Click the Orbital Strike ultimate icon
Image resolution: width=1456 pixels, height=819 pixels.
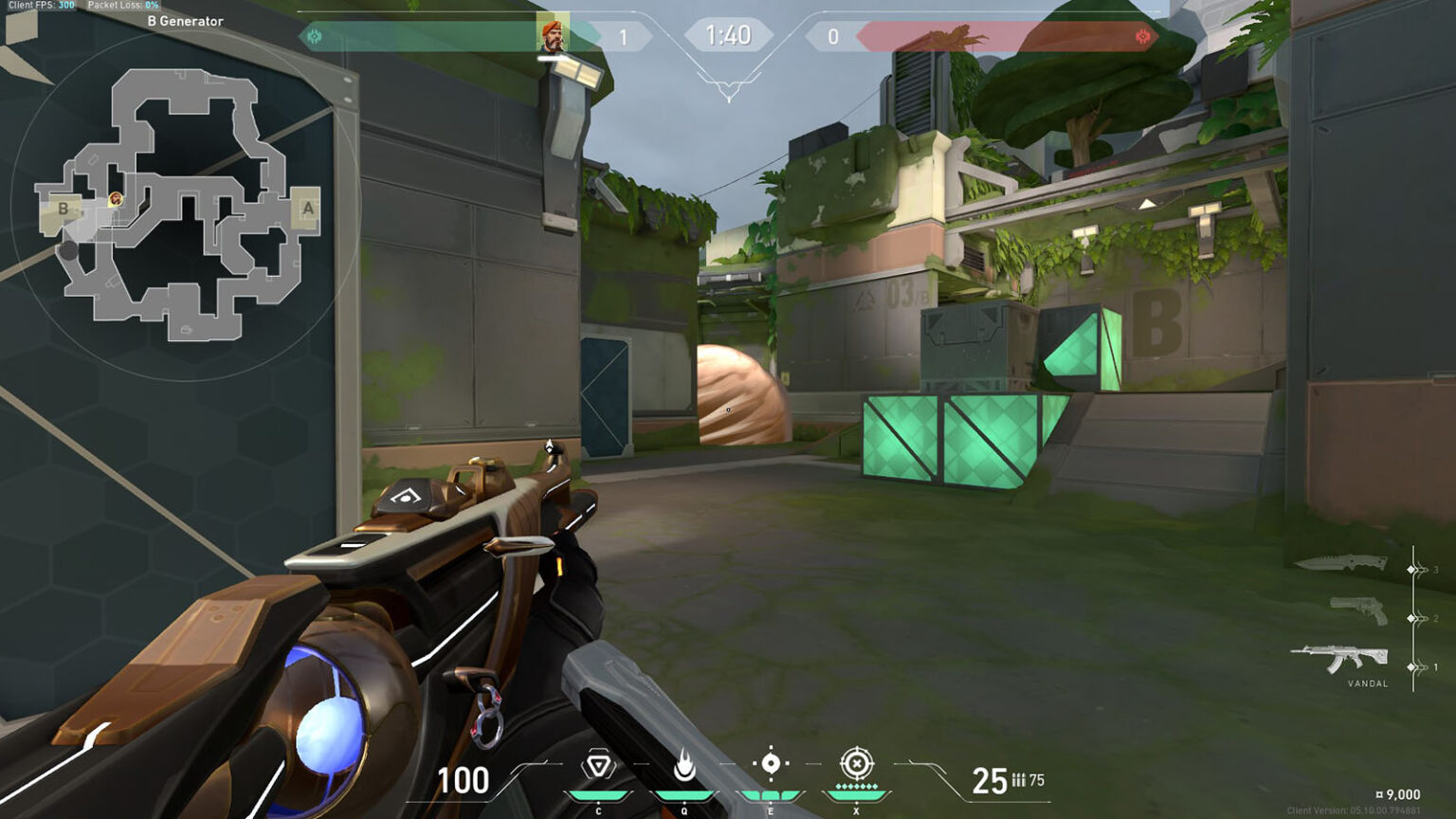coord(858,763)
